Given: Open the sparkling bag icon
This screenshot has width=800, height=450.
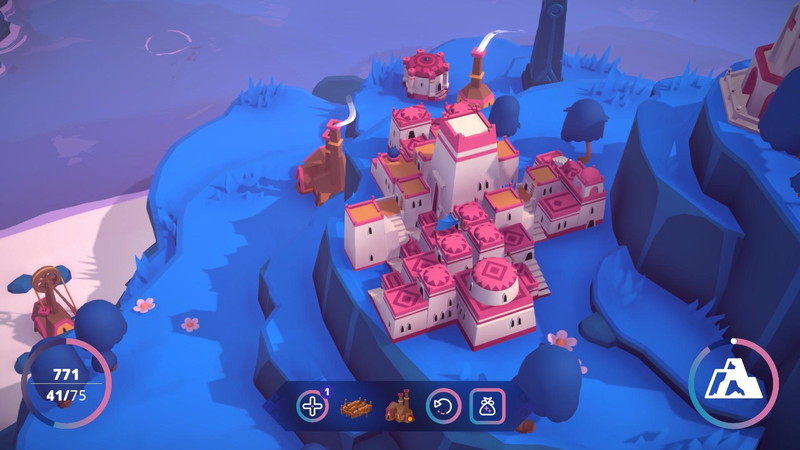Looking at the screenshot, I should pos(487,406).
